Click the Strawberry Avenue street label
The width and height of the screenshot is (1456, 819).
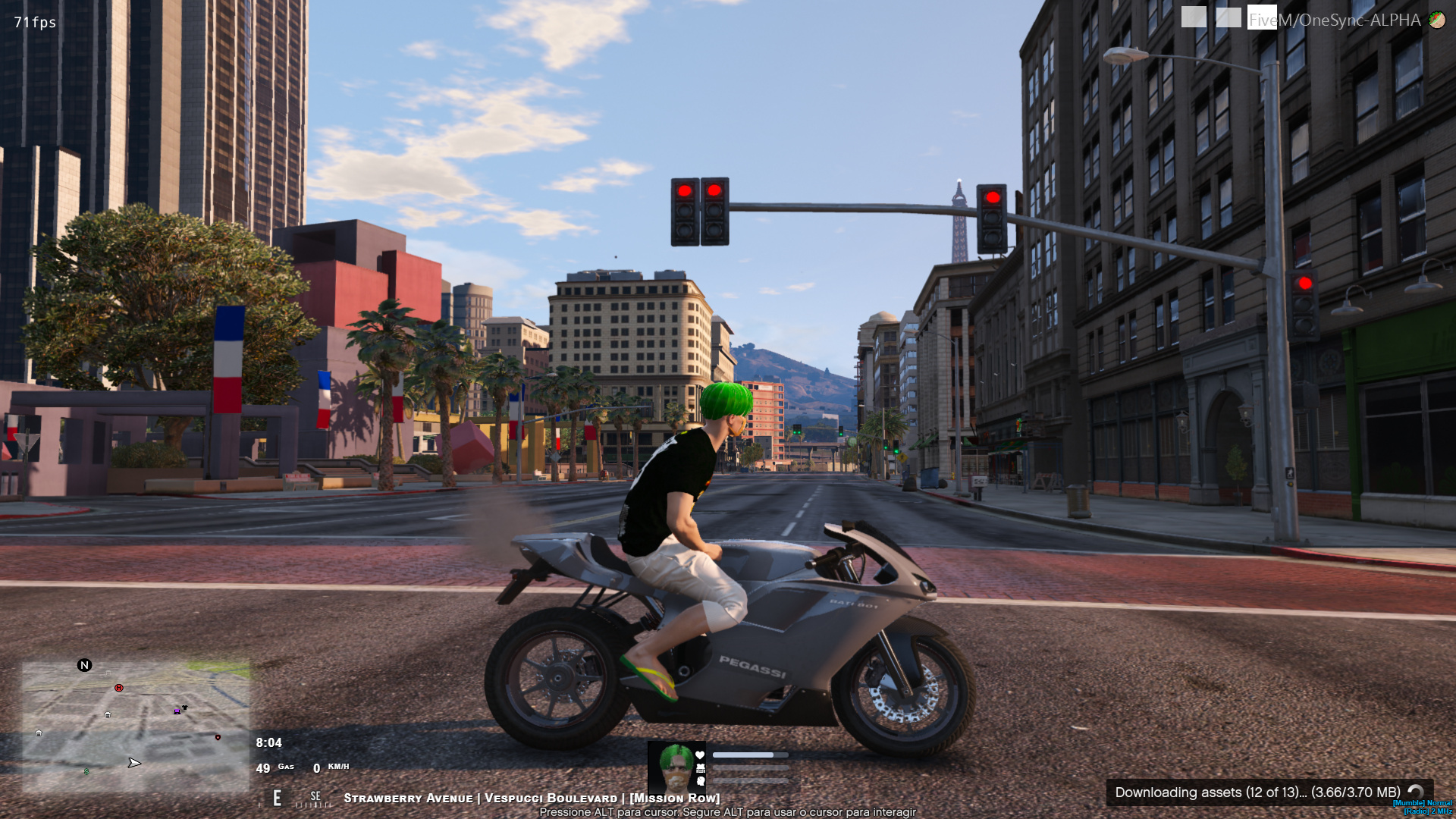[x=407, y=798]
